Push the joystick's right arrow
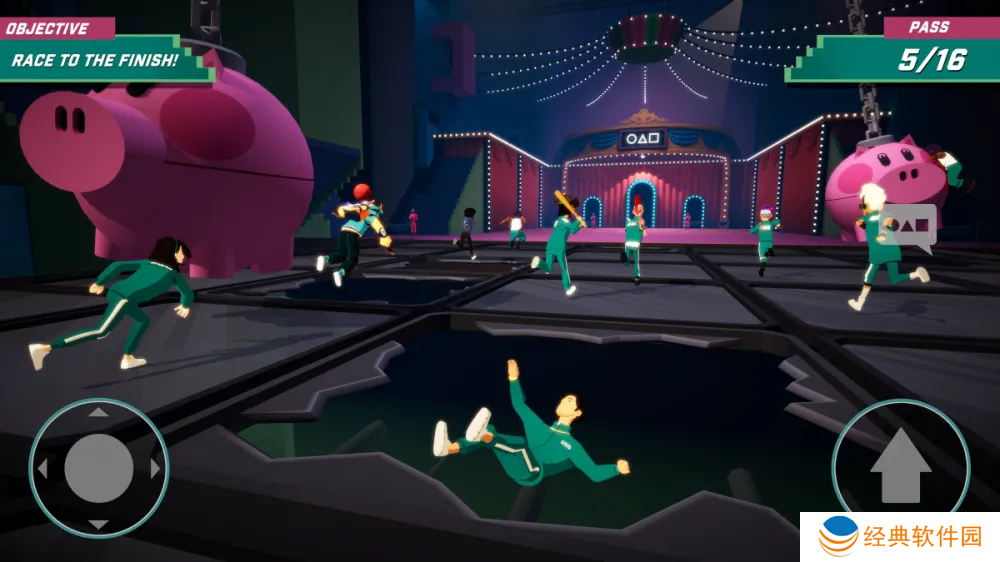This screenshot has width=1000, height=562. coord(155,468)
